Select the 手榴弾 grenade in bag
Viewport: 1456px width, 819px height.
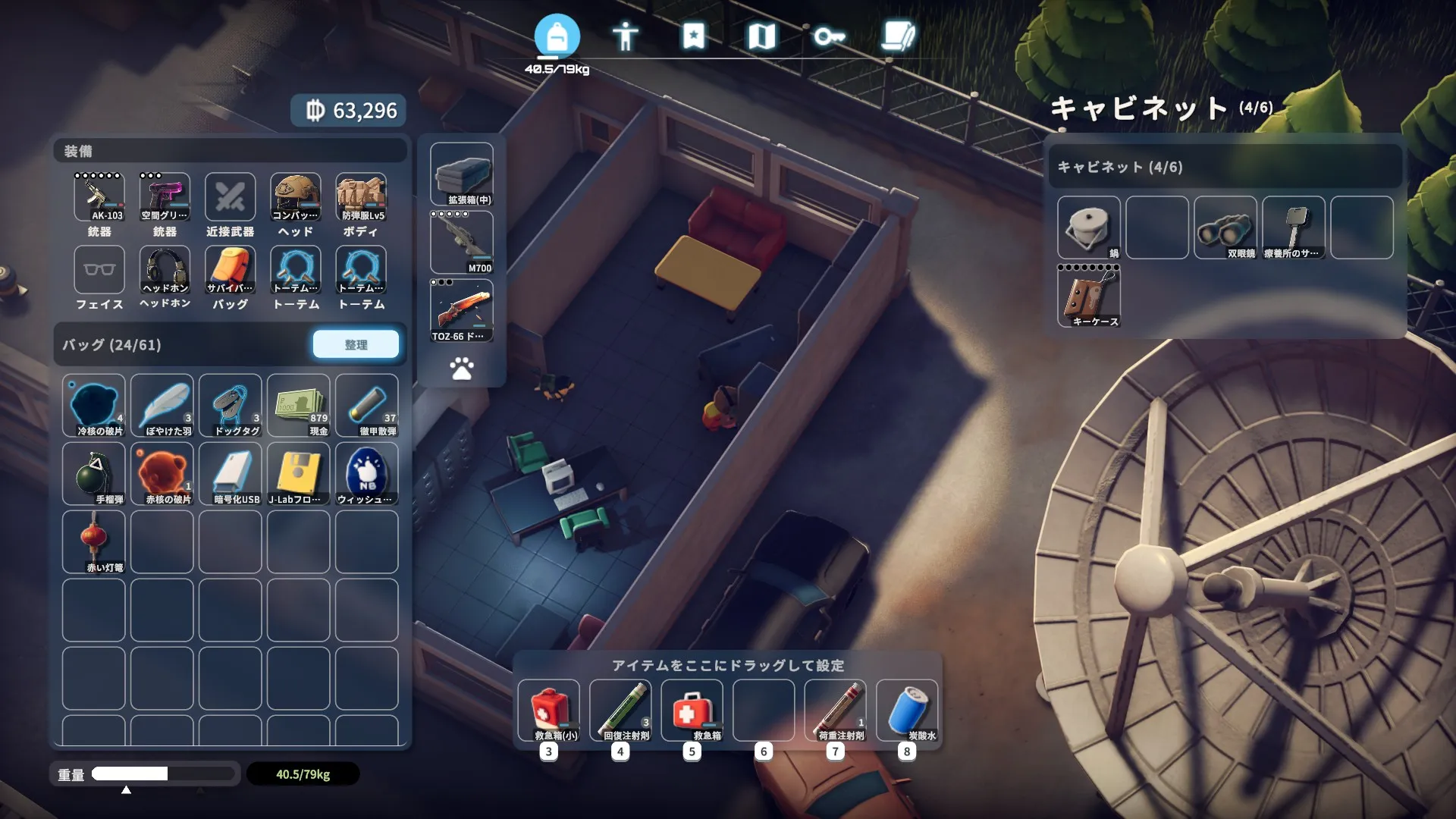94,474
